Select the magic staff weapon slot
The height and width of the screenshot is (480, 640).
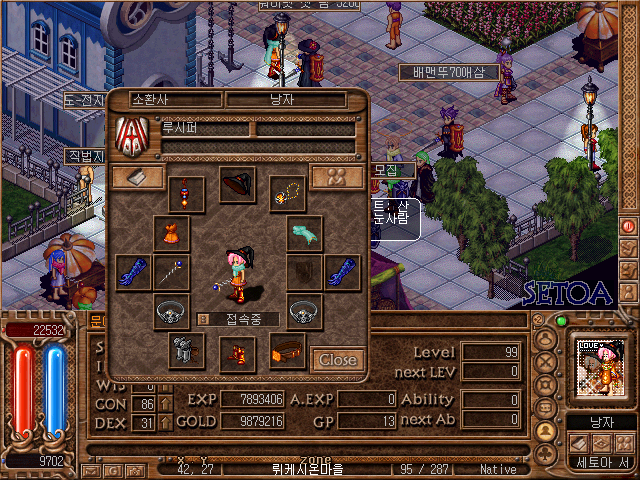click(x=171, y=272)
